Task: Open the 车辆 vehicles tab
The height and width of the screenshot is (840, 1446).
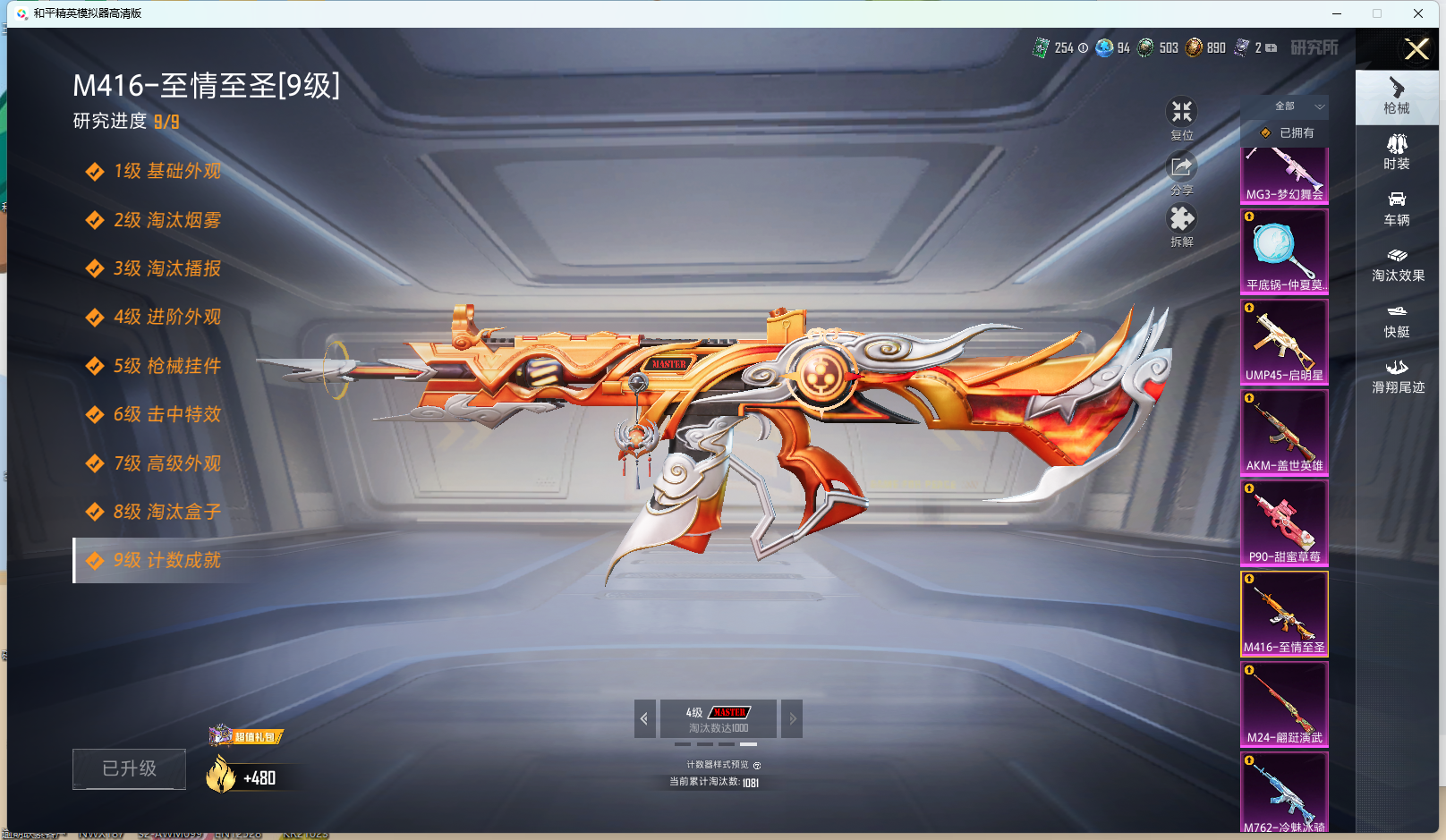Action: click(1397, 208)
